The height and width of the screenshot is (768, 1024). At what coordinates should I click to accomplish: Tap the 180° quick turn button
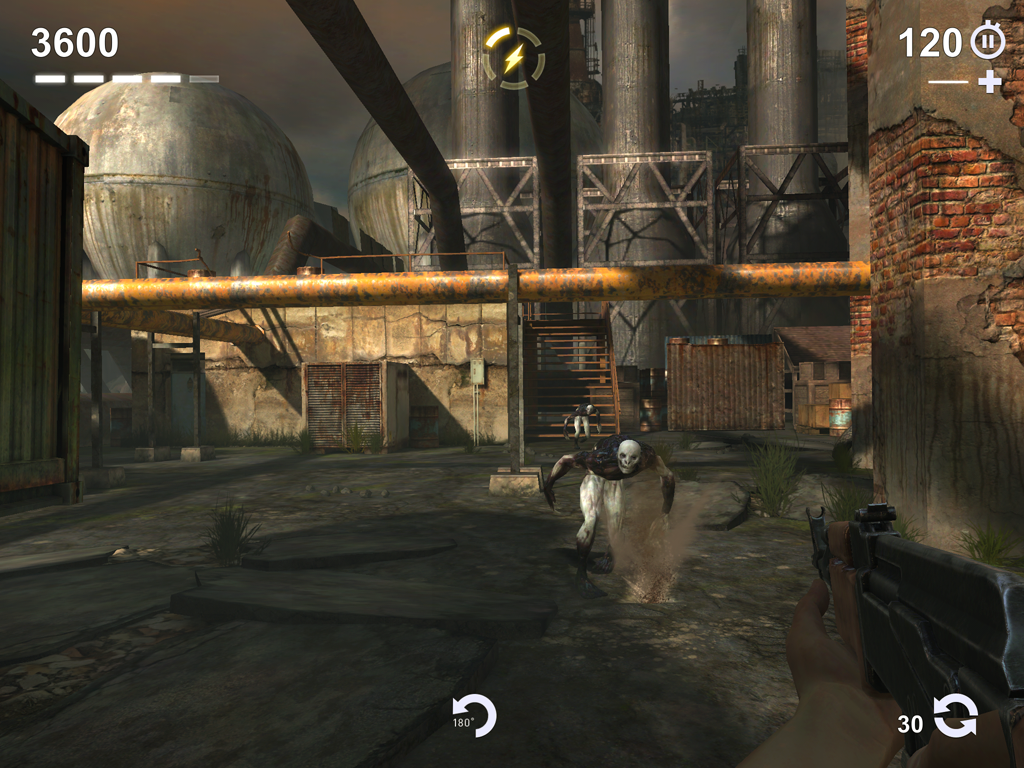[x=474, y=716]
